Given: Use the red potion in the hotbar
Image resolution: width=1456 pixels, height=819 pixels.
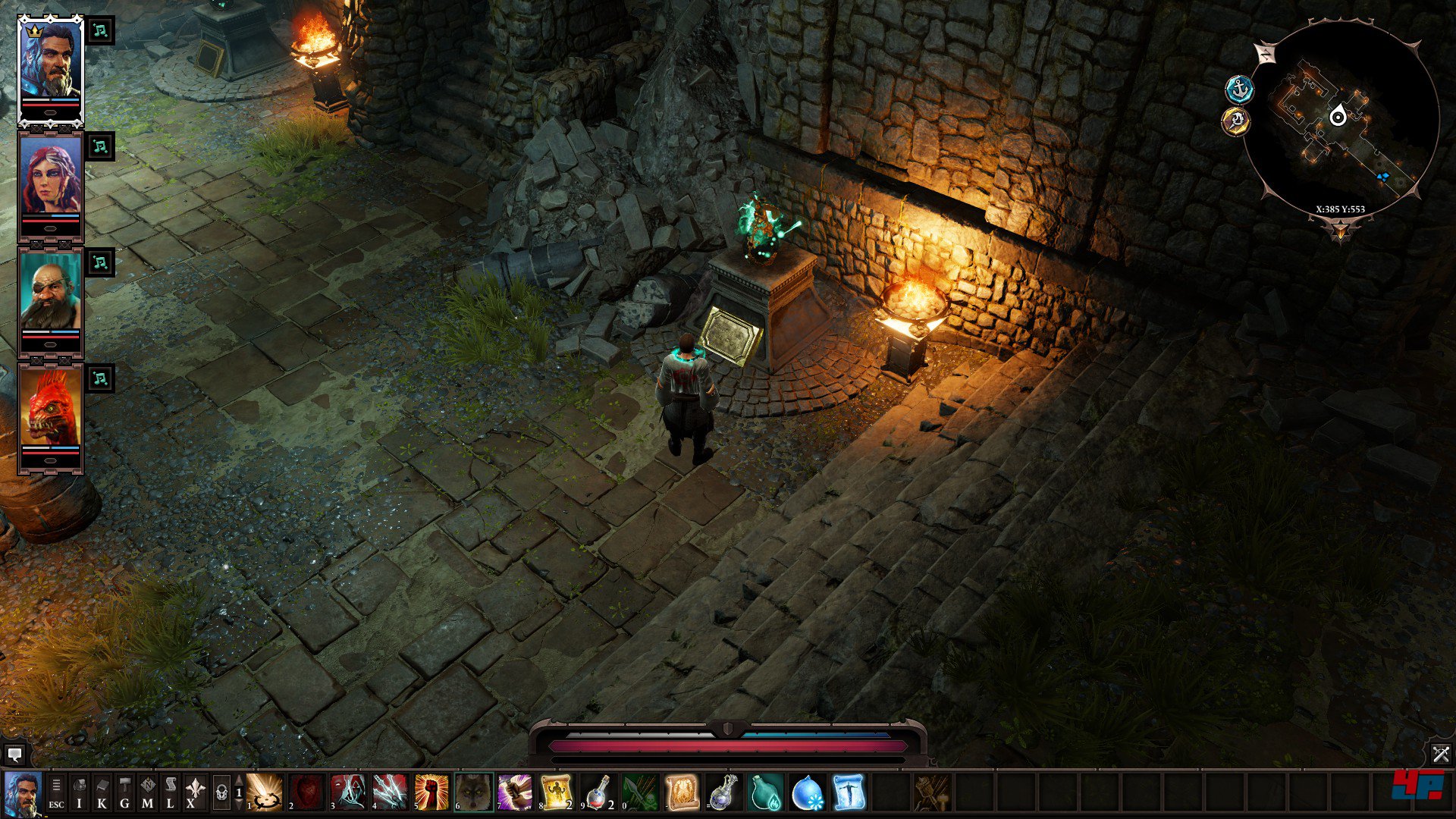Looking at the screenshot, I should point(598,792).
